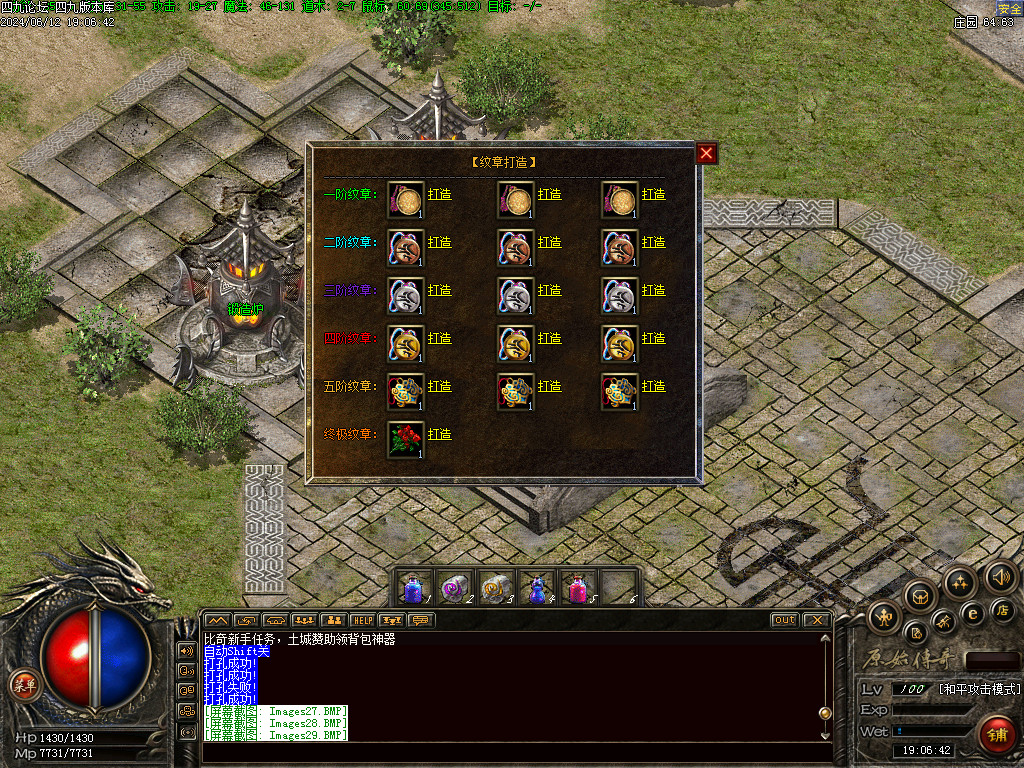The height and width of the screenshot is (768, 1024).
Task: Select the third tier-two emblem icon
Action: pos(619,247)
